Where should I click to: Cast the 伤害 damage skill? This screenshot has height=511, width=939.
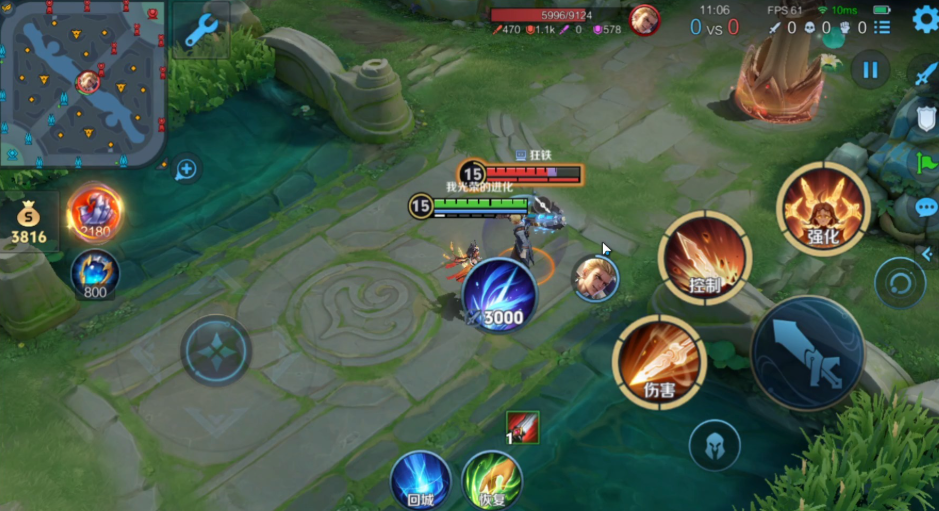click(x=660, y=361)
